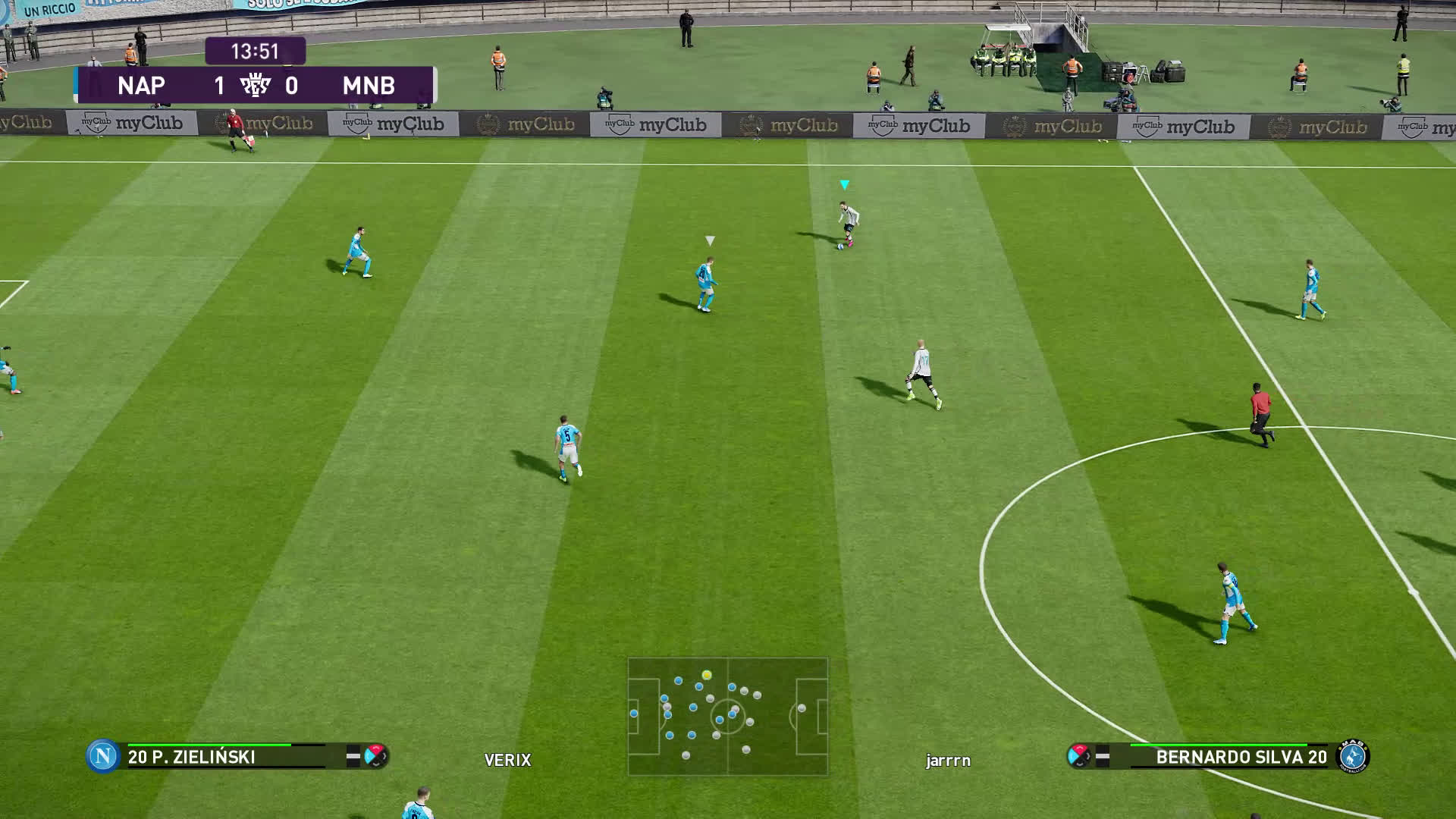Select the Napoli club badge icon

click(x=102, y=756)
